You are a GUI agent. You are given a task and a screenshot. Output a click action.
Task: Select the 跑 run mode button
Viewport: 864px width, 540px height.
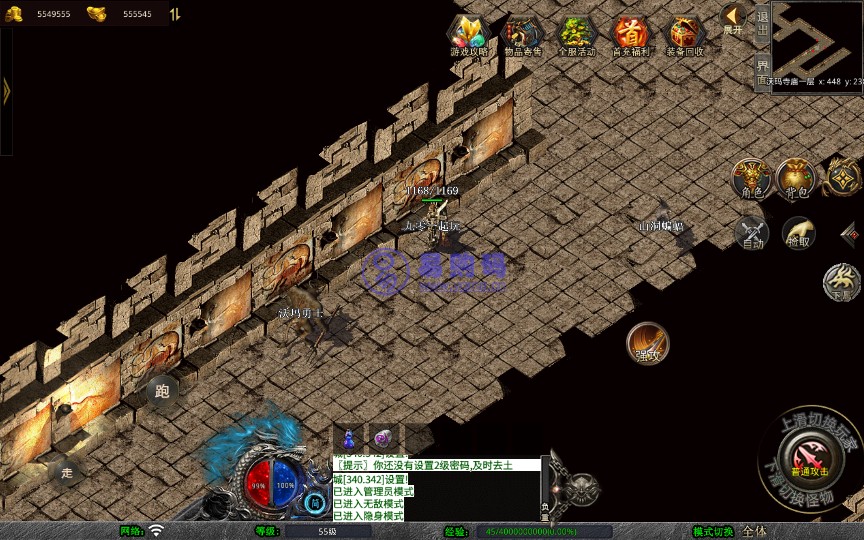coord(163,390)
